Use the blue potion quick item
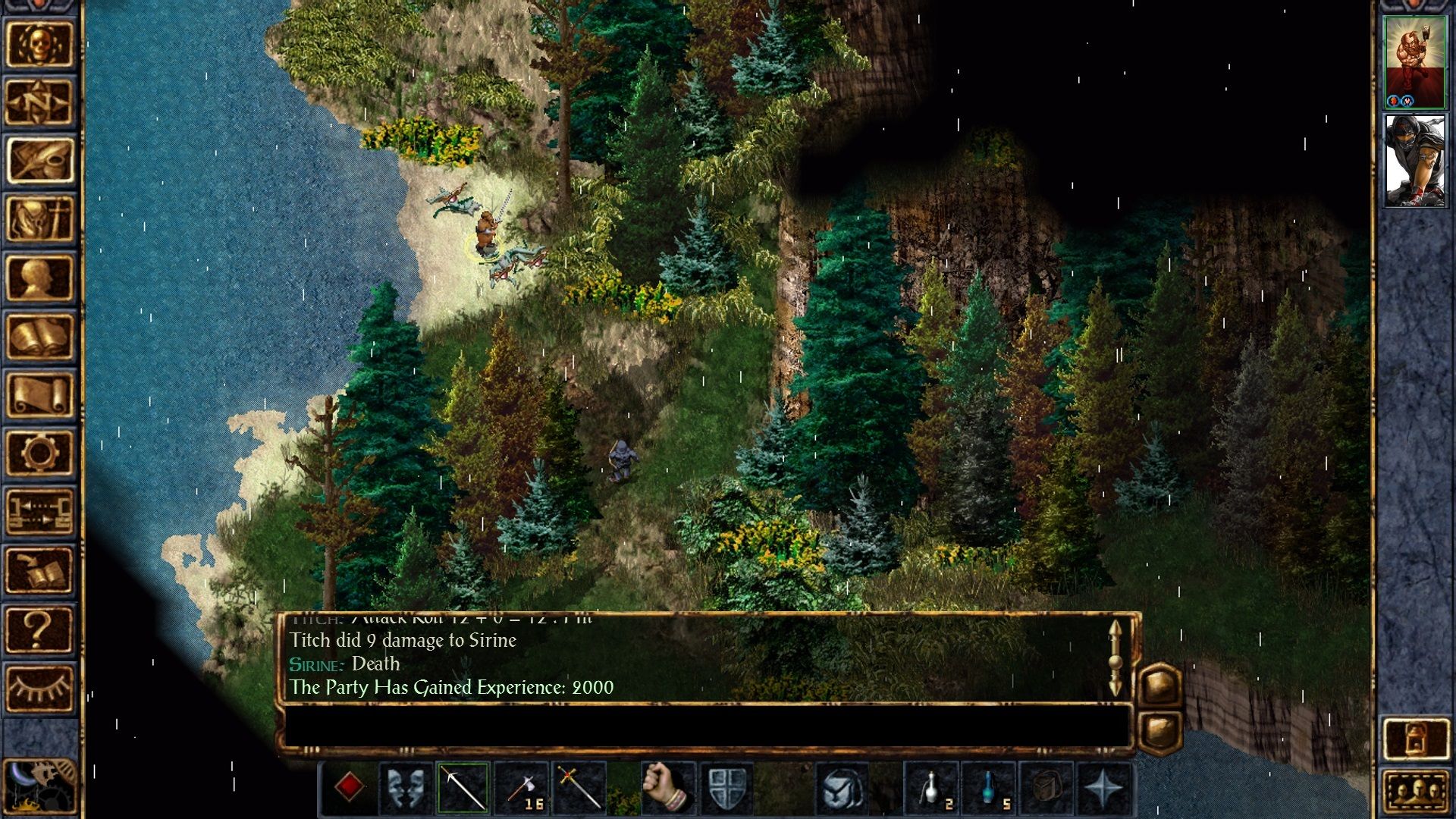 990,788
